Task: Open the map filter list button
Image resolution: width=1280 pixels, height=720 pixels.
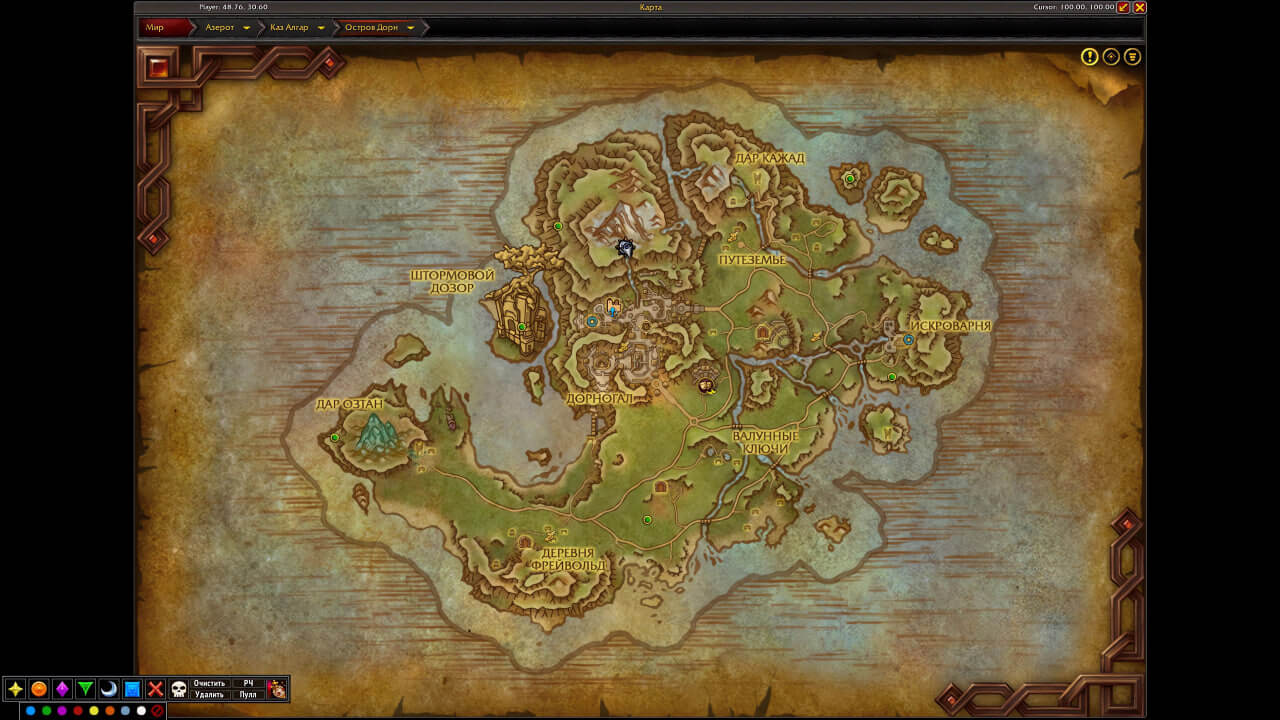Action: (1132, 57)
